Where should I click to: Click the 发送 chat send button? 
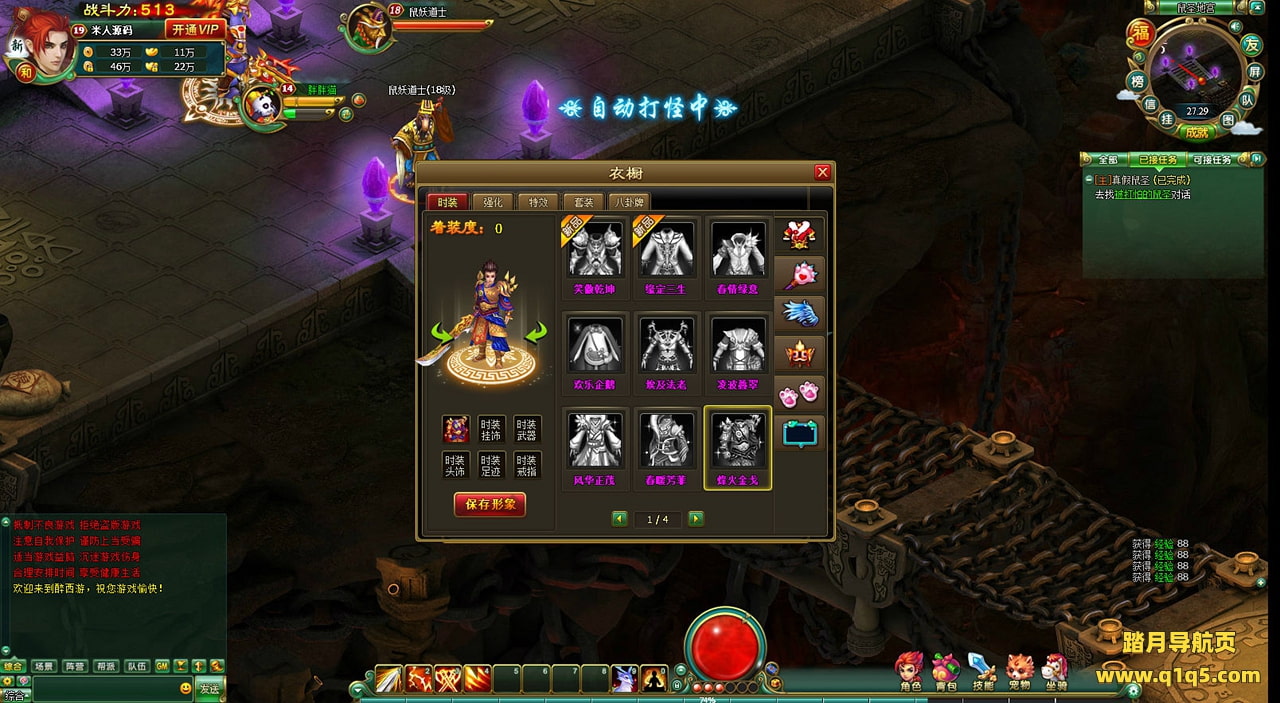[209, 689]
